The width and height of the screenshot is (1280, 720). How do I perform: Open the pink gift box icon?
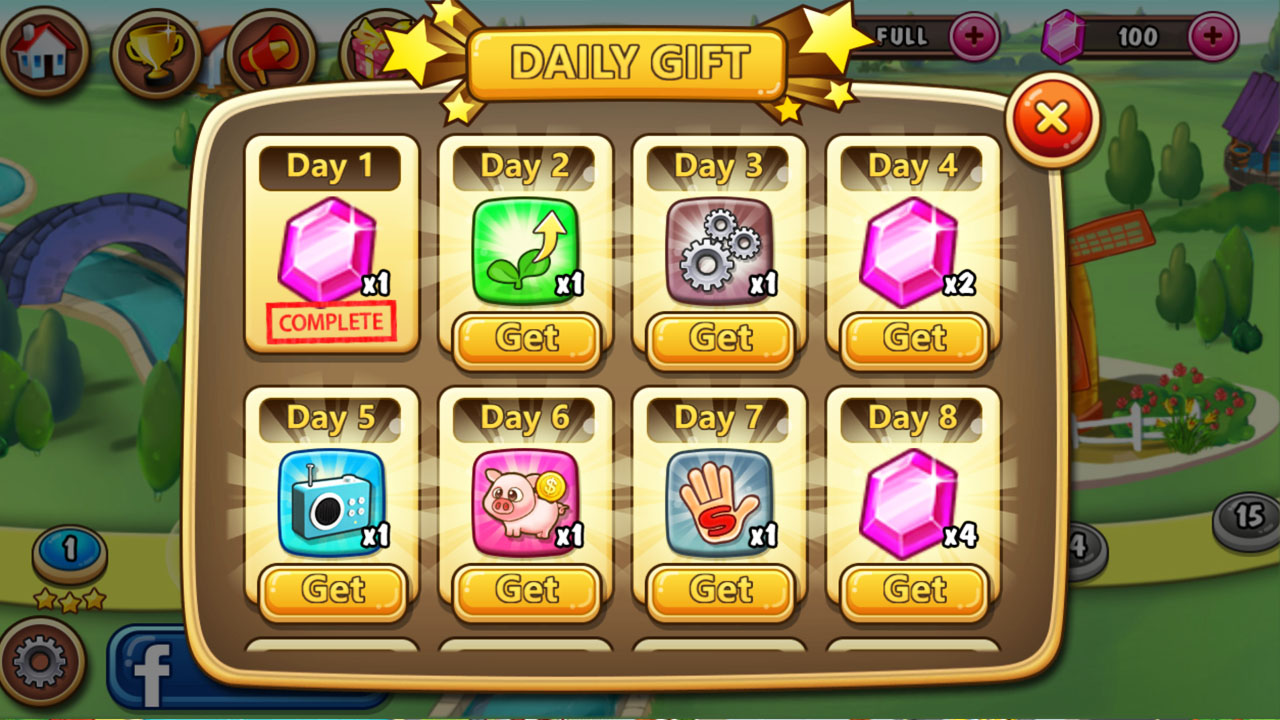point(383,45)
